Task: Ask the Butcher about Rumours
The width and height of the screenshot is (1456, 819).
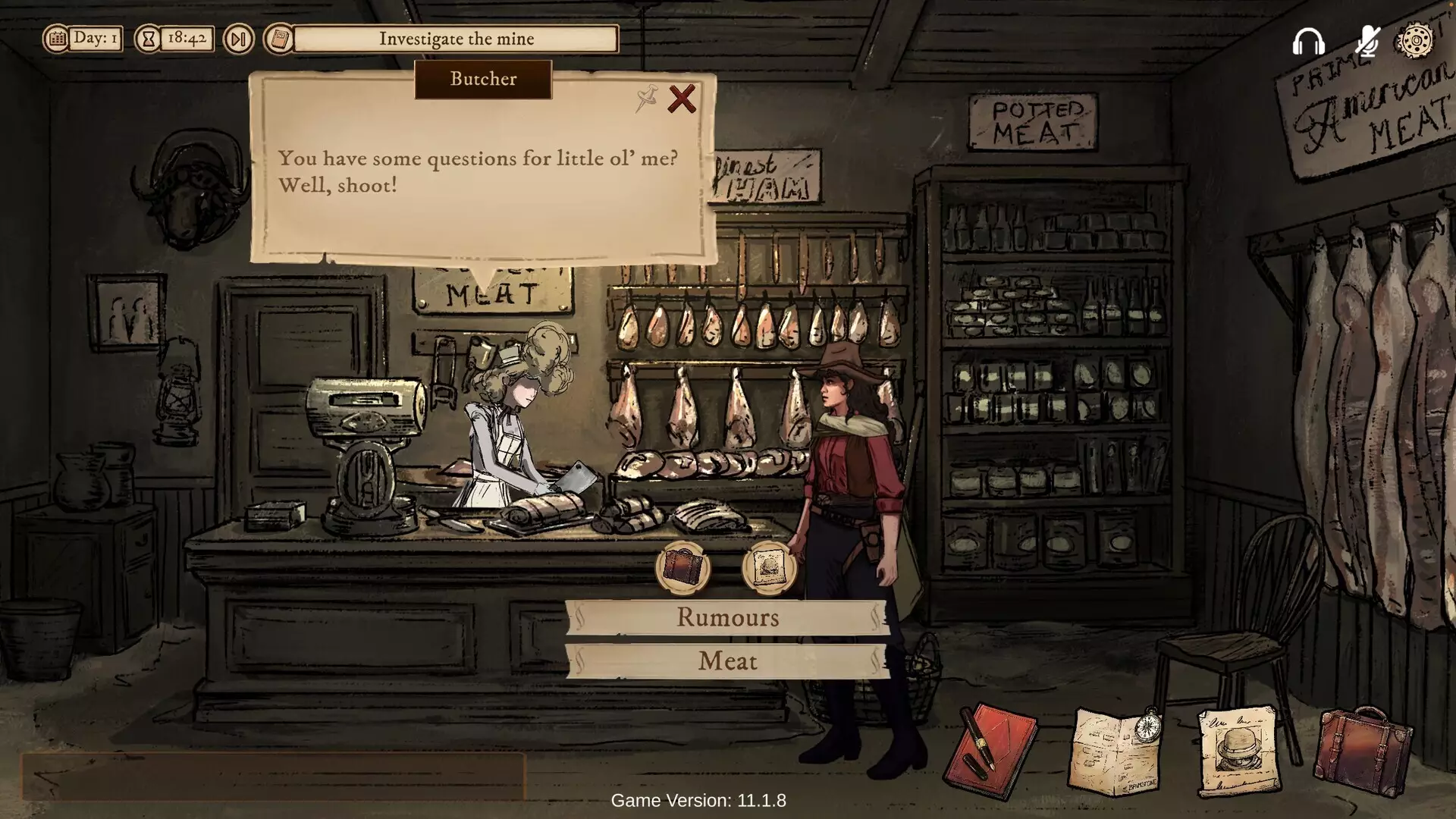Action: (728, 618)
